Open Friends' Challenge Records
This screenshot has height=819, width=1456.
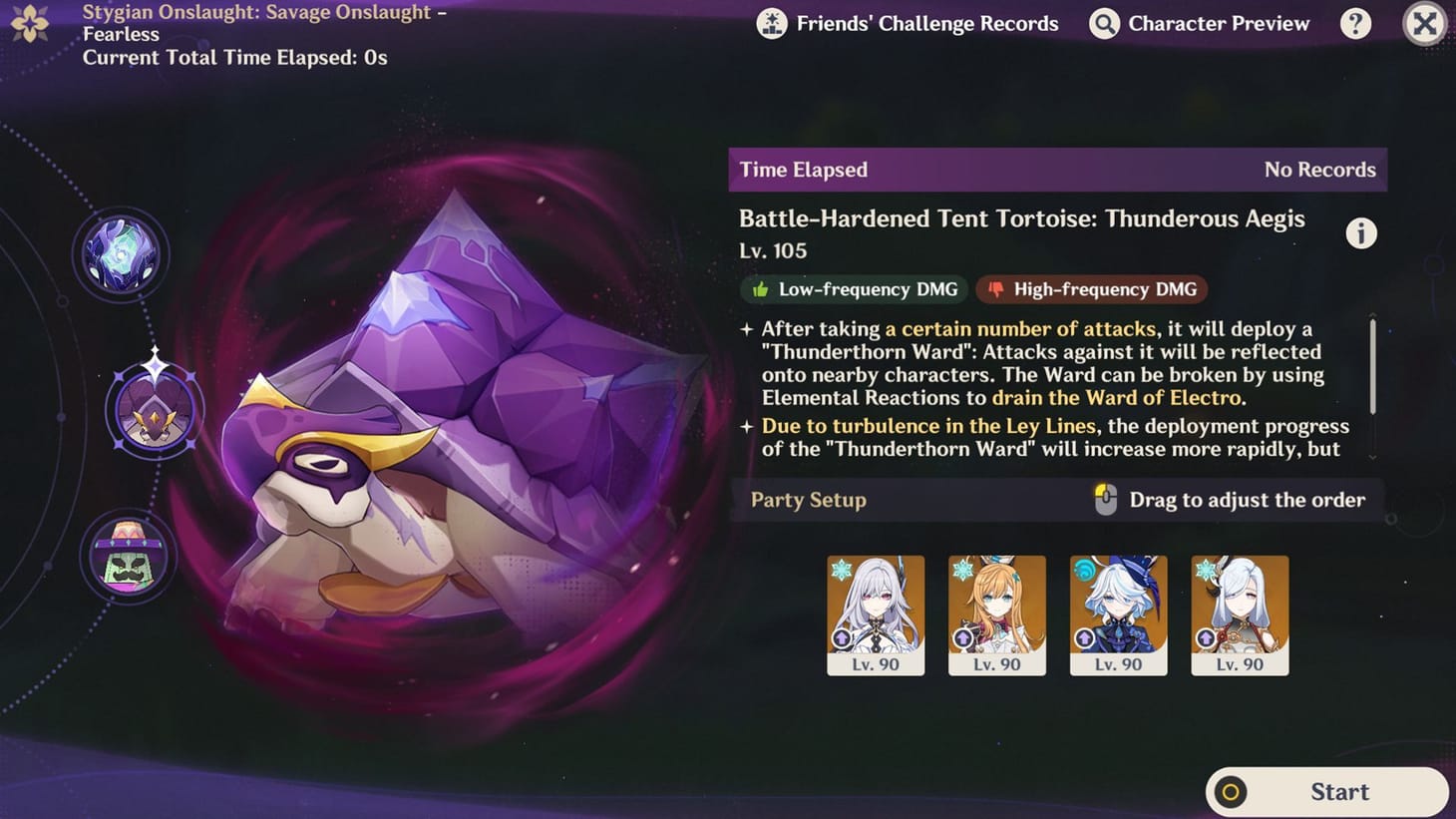pos(910,23)
